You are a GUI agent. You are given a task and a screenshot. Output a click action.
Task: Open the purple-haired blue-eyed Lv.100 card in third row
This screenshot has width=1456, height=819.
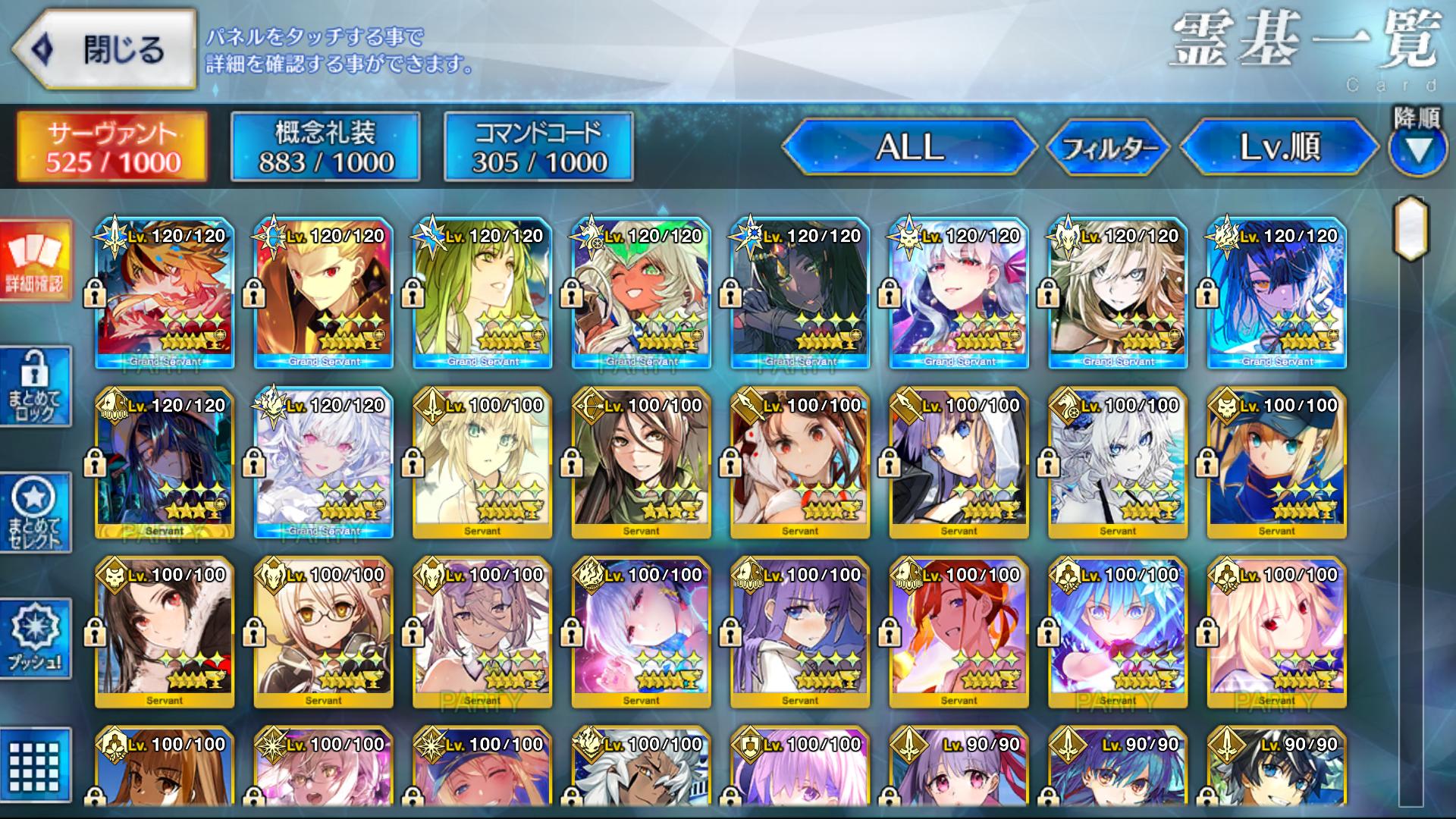[800, 633]
